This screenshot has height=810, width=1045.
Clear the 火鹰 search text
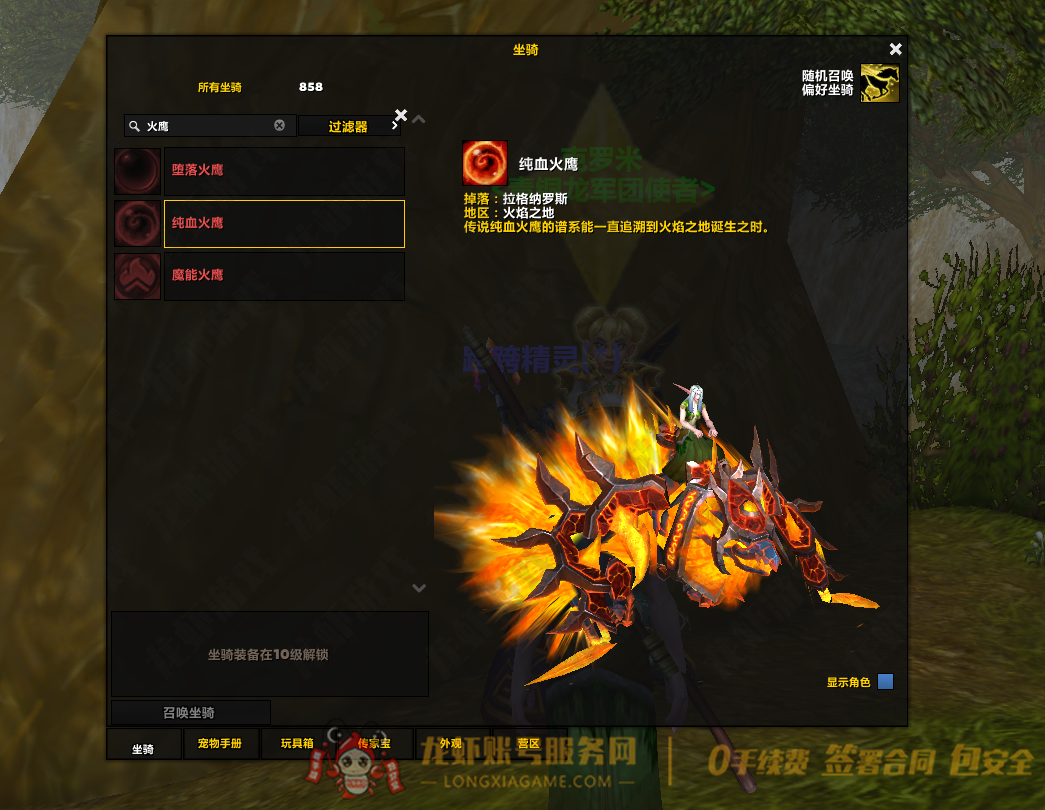280,126
